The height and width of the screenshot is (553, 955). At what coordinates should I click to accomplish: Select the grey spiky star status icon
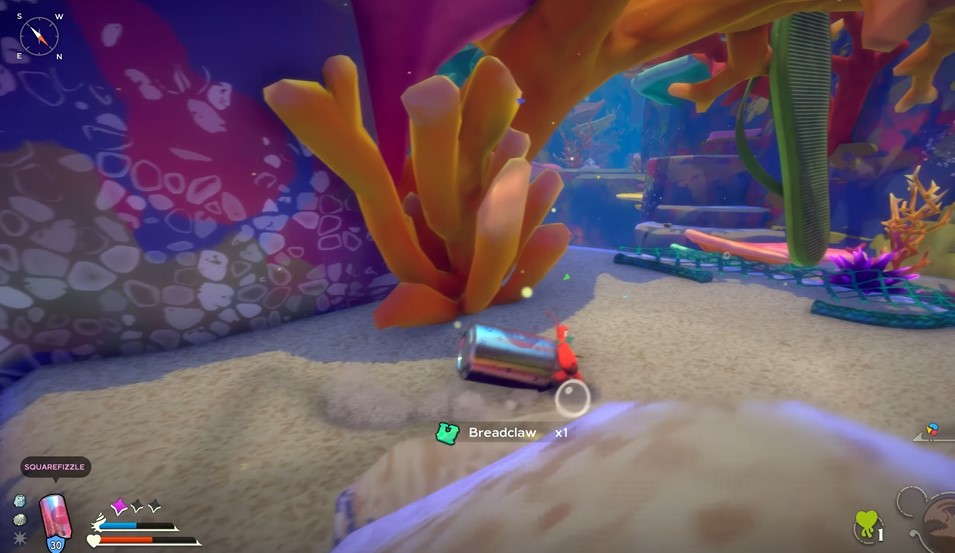click(21, 539)
